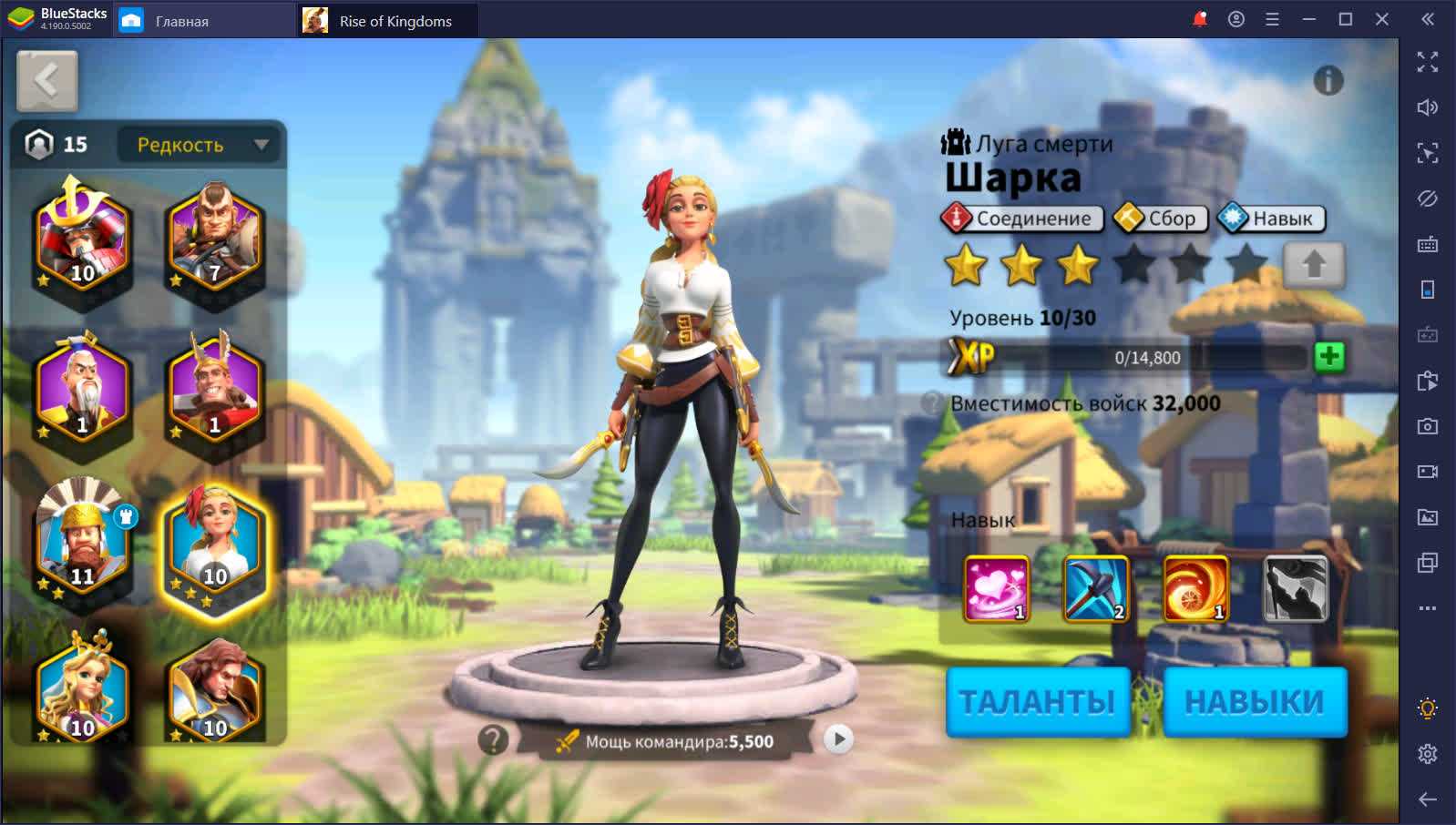This screenshot has width=1456, height=825.
Task: Pick the winged-helmet commander portrait
Action: pos(214,389)
